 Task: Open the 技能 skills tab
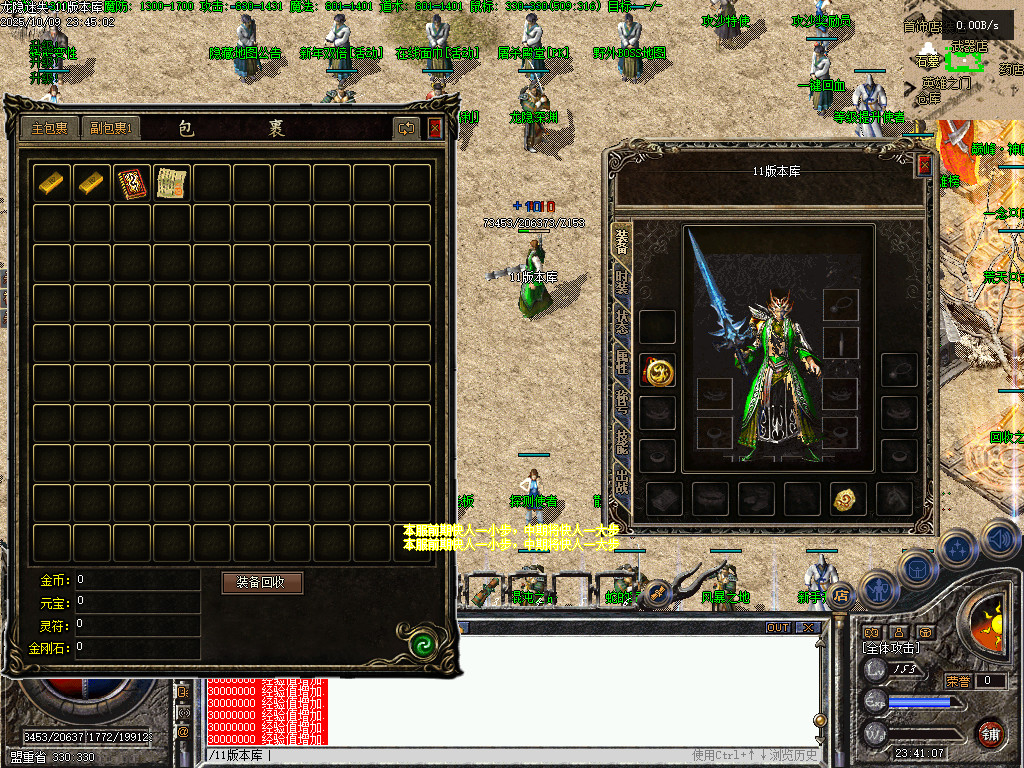tap(622, 443)
